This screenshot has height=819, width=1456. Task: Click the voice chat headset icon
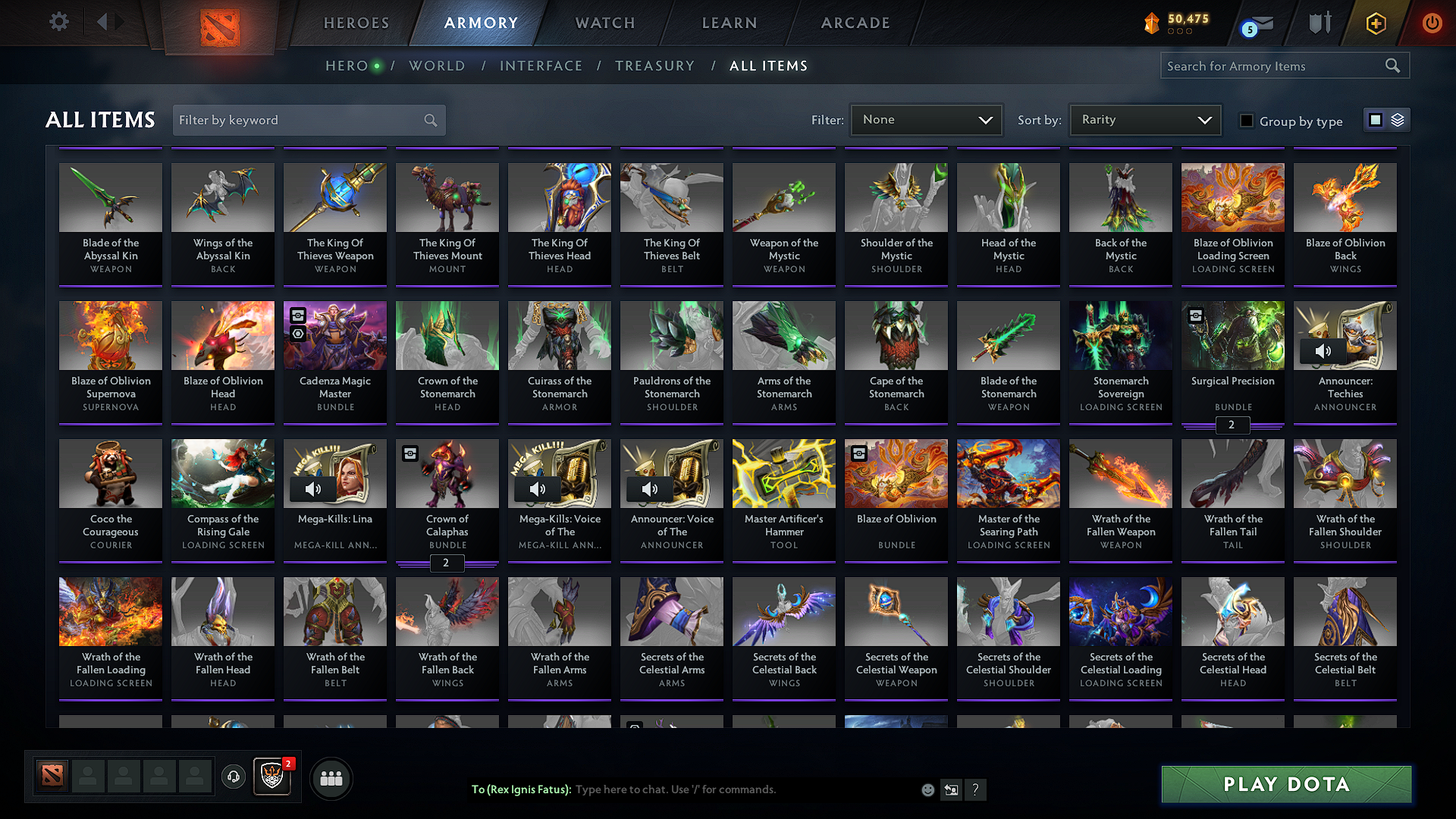pos(233,777)
